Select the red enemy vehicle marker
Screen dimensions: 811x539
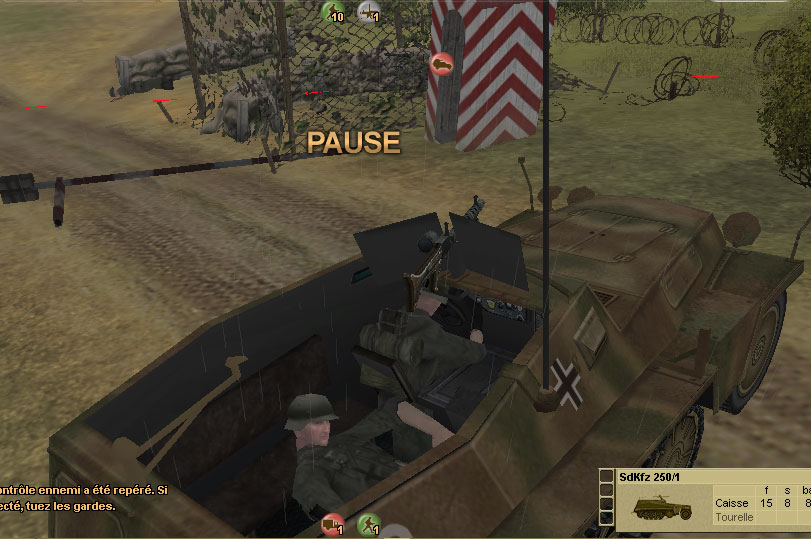pyautogui.click(x=439, y=63)
